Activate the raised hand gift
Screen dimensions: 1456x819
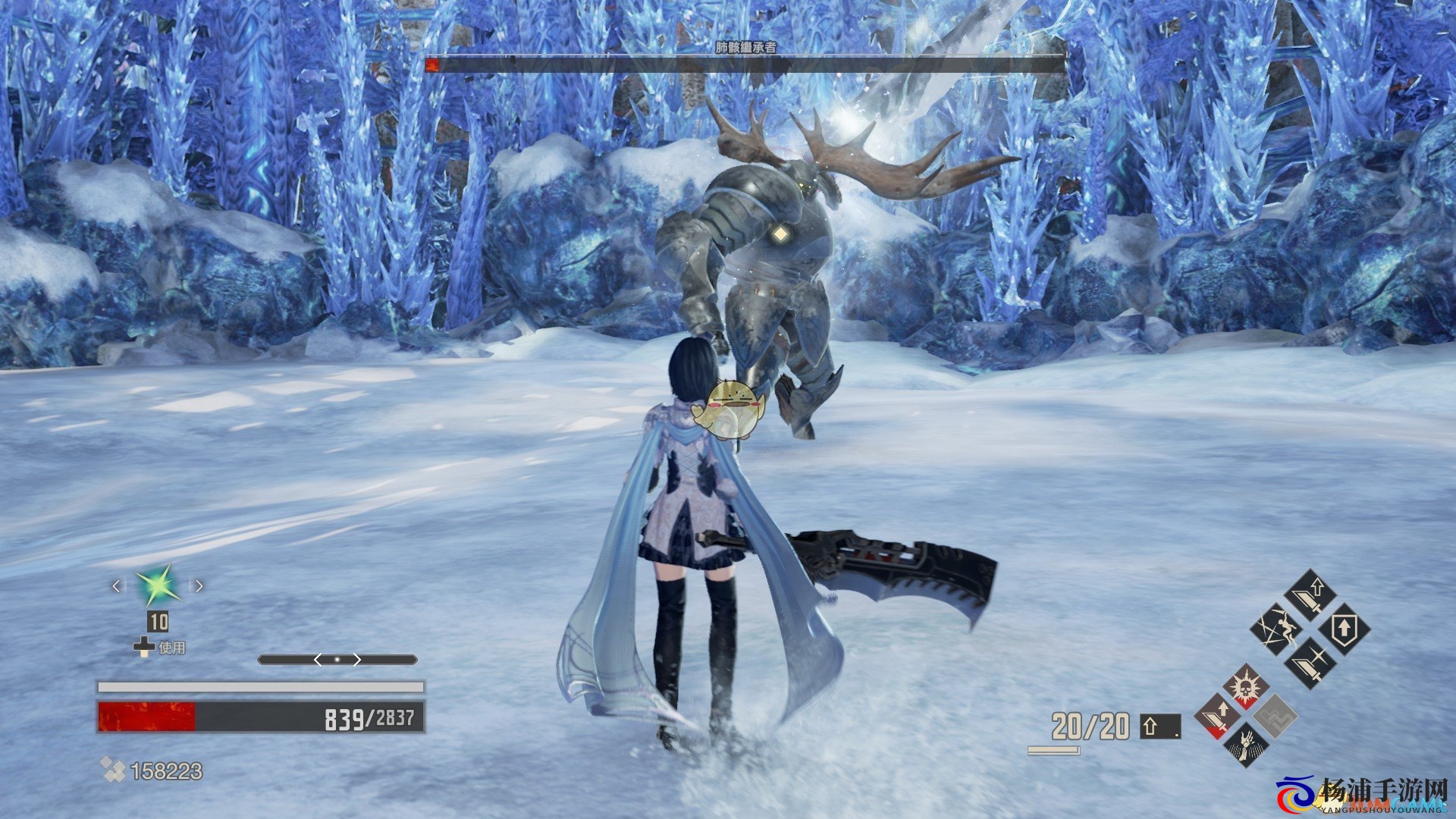pos(1246,744)
